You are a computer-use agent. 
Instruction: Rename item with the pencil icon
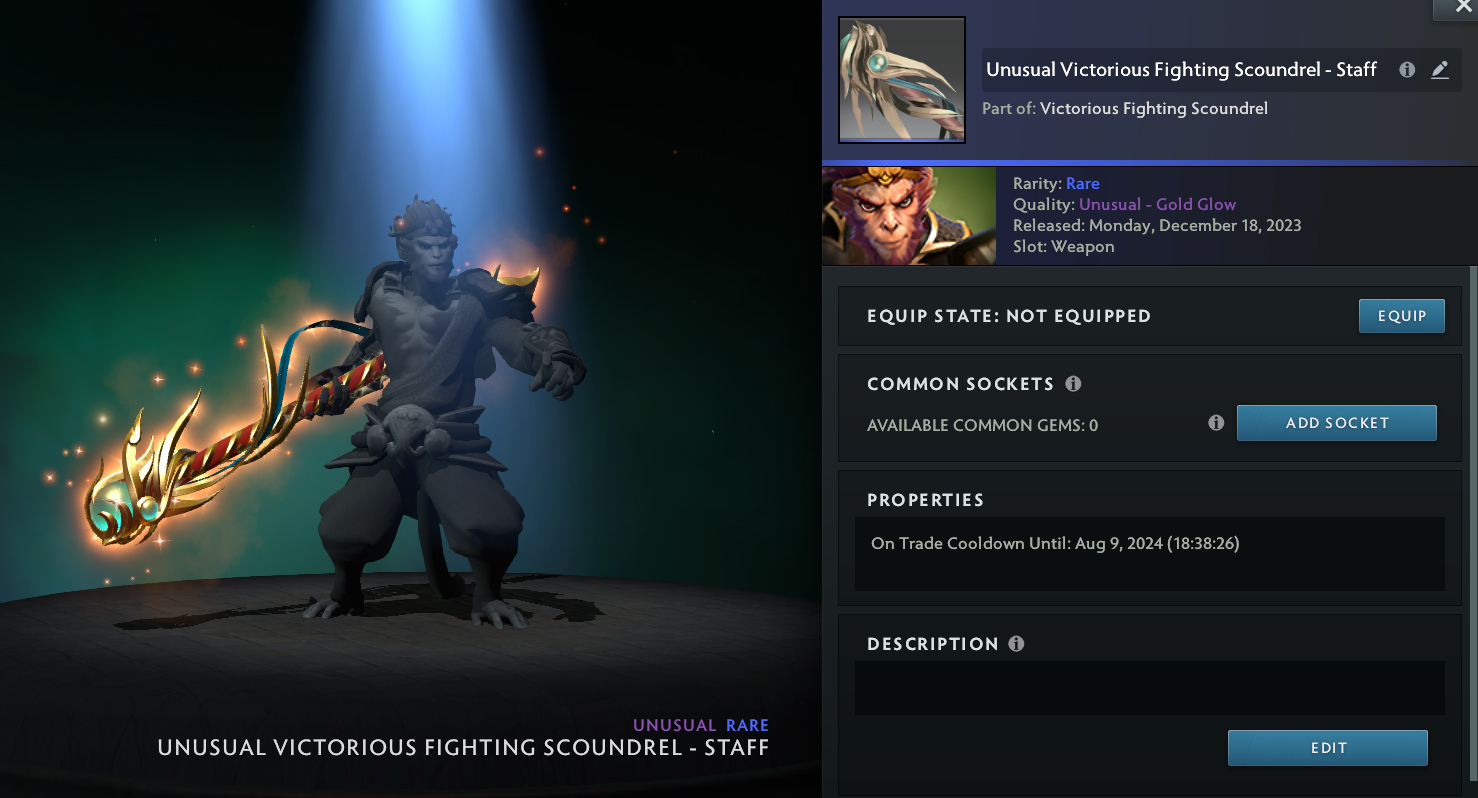pos(1439,70)
